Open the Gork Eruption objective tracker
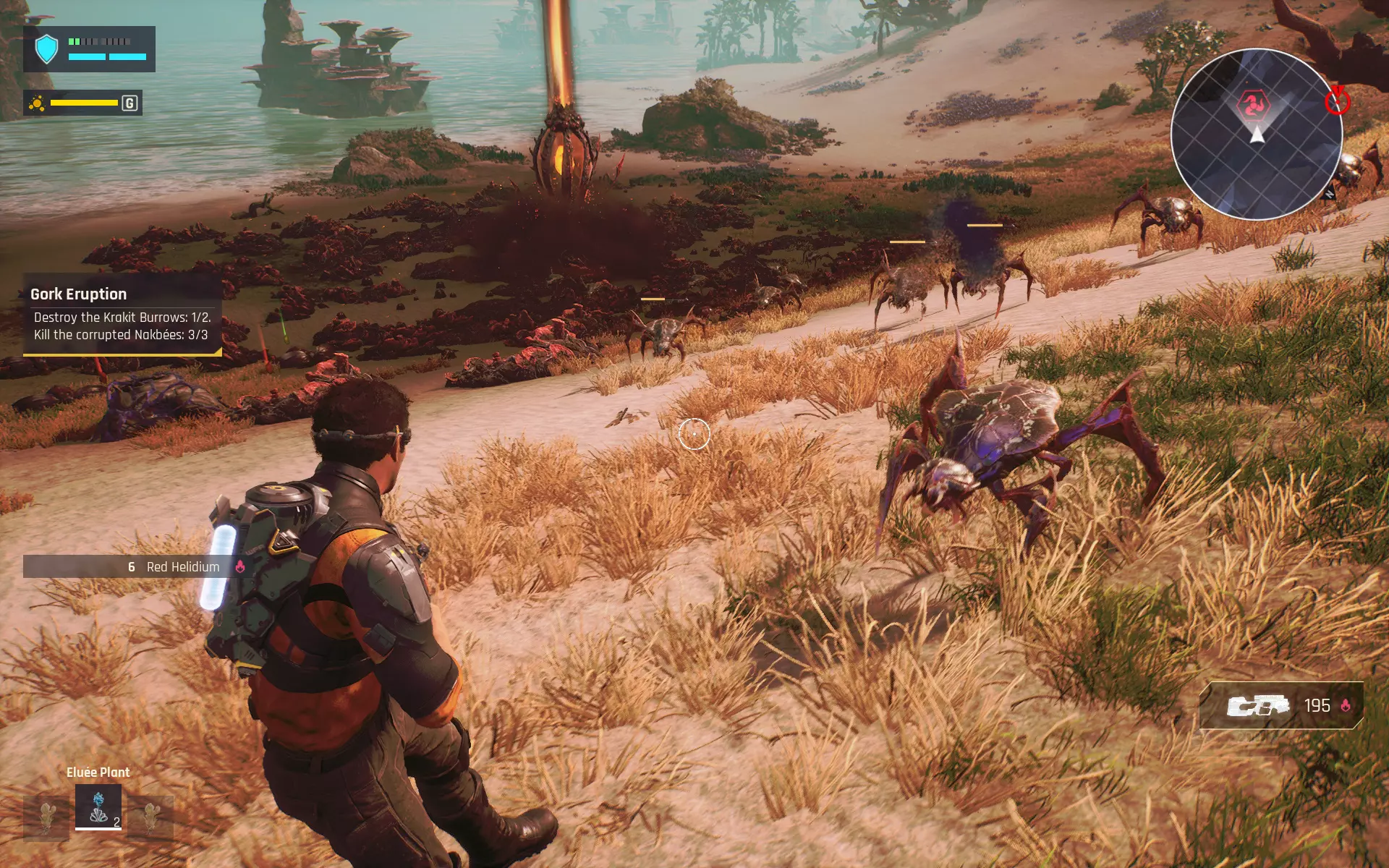1389x868 pixels. [122, 315]
